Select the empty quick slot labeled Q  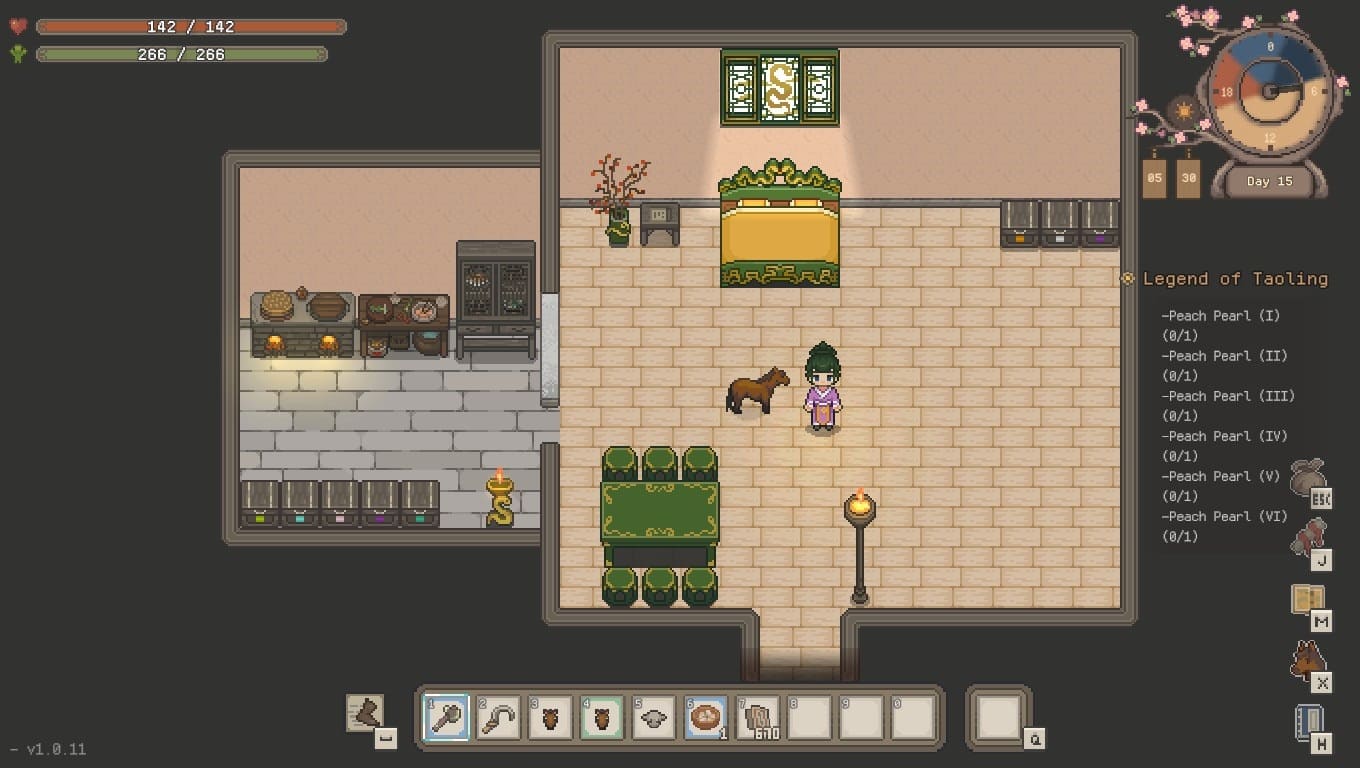[998, 717]
